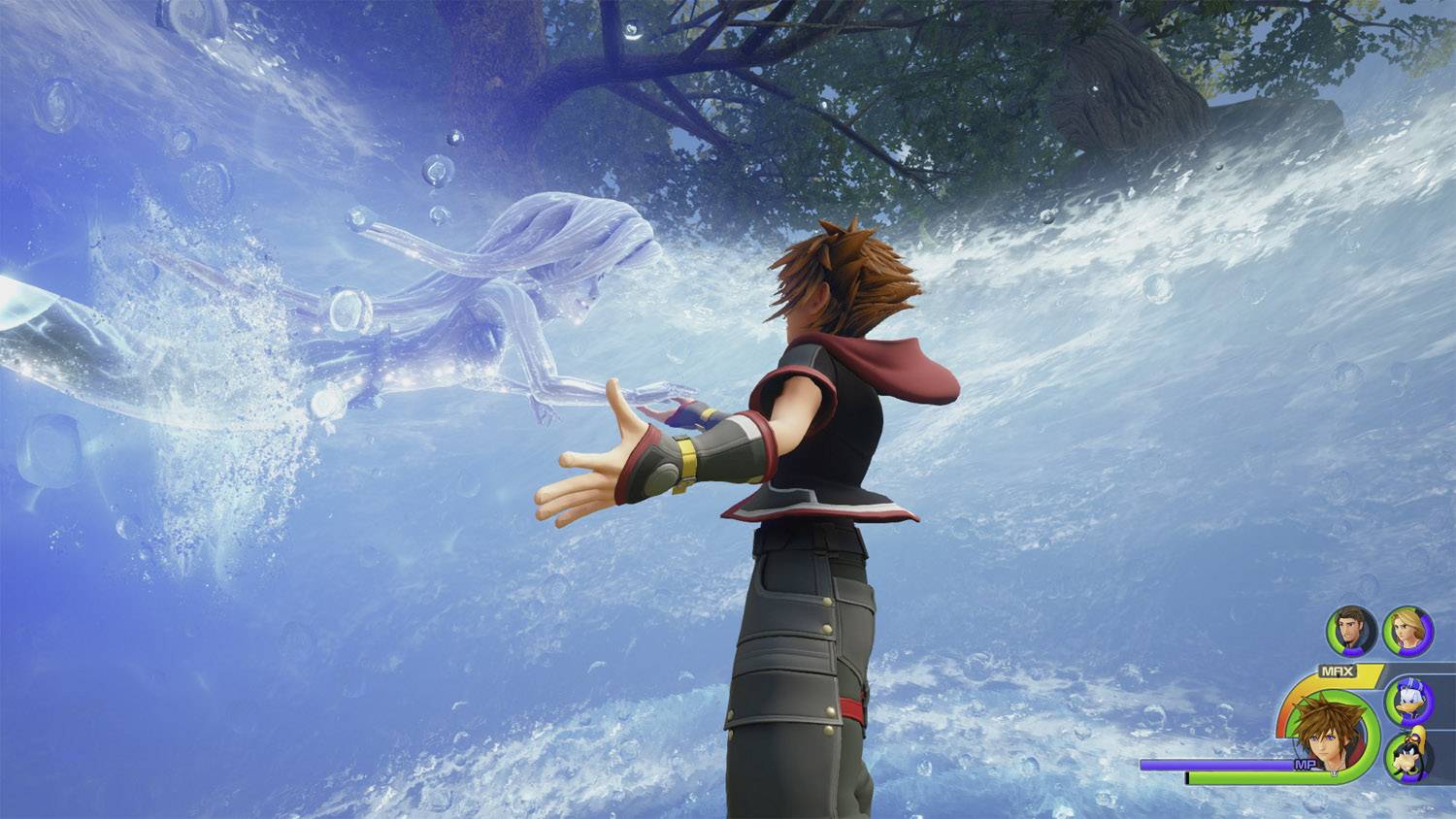Viewport: 1456px width, 819px height.
Task: Click Rapunzel's guest portrait icon
Action: [1407, 631]
